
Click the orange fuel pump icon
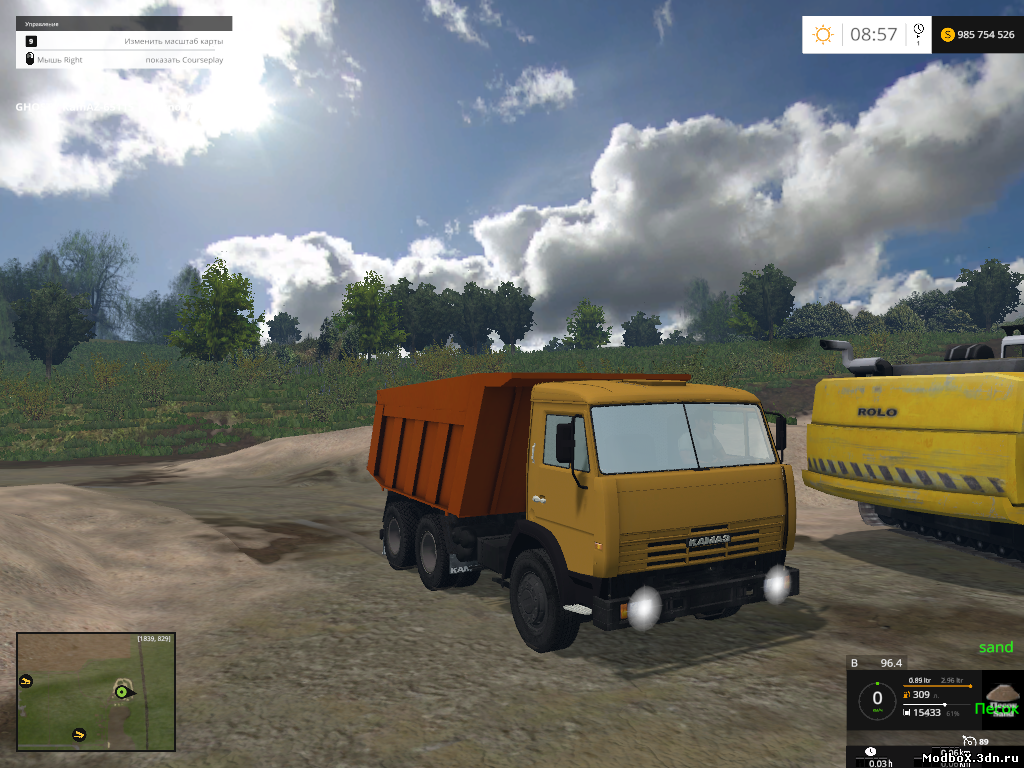tap(906, 695)
